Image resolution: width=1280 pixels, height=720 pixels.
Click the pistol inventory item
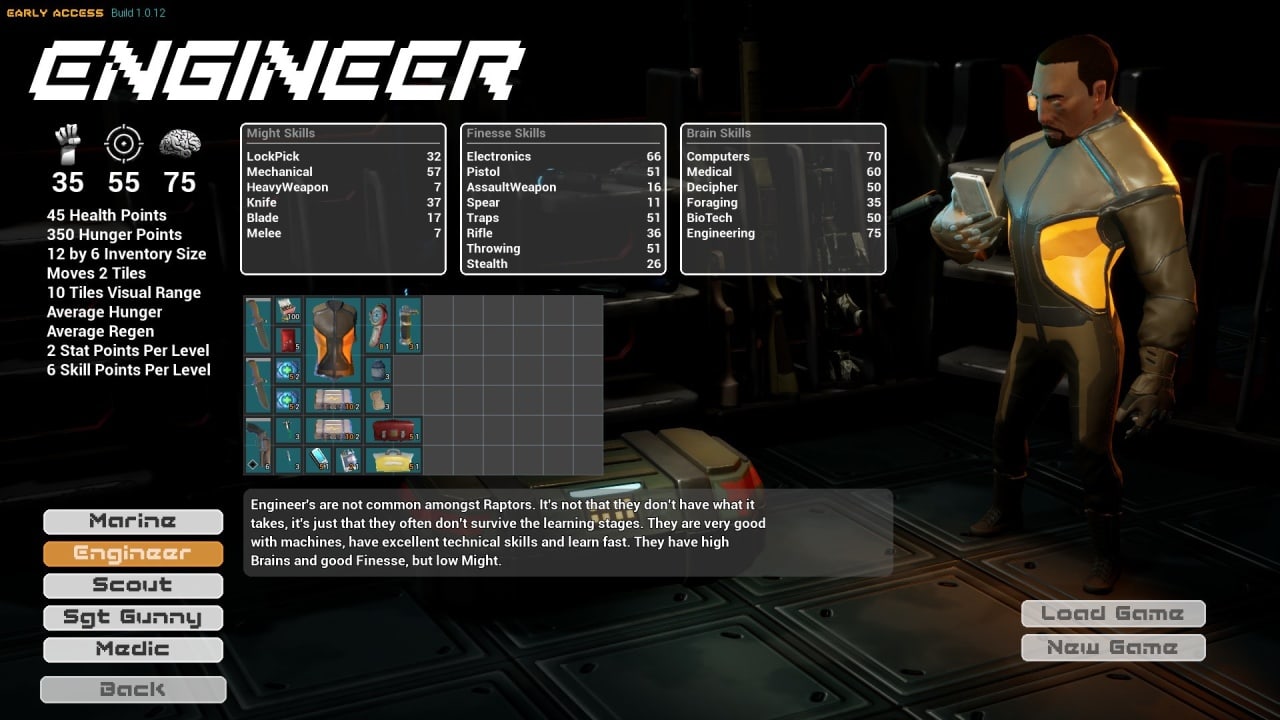point(258,445)
